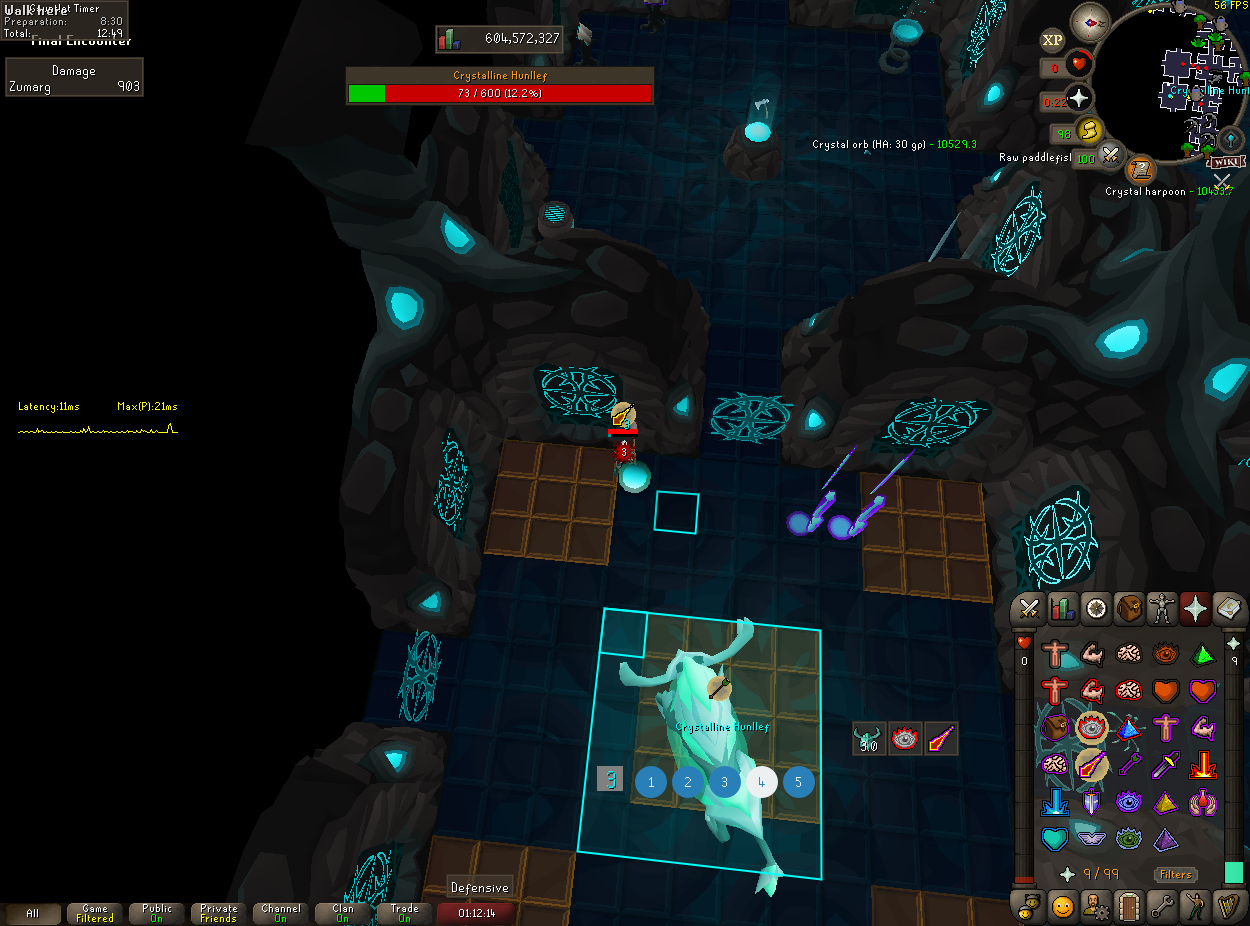This screenshot has height=926, width=1250.
Task: Open the Inventory backpack tab
Action: 1129,608
